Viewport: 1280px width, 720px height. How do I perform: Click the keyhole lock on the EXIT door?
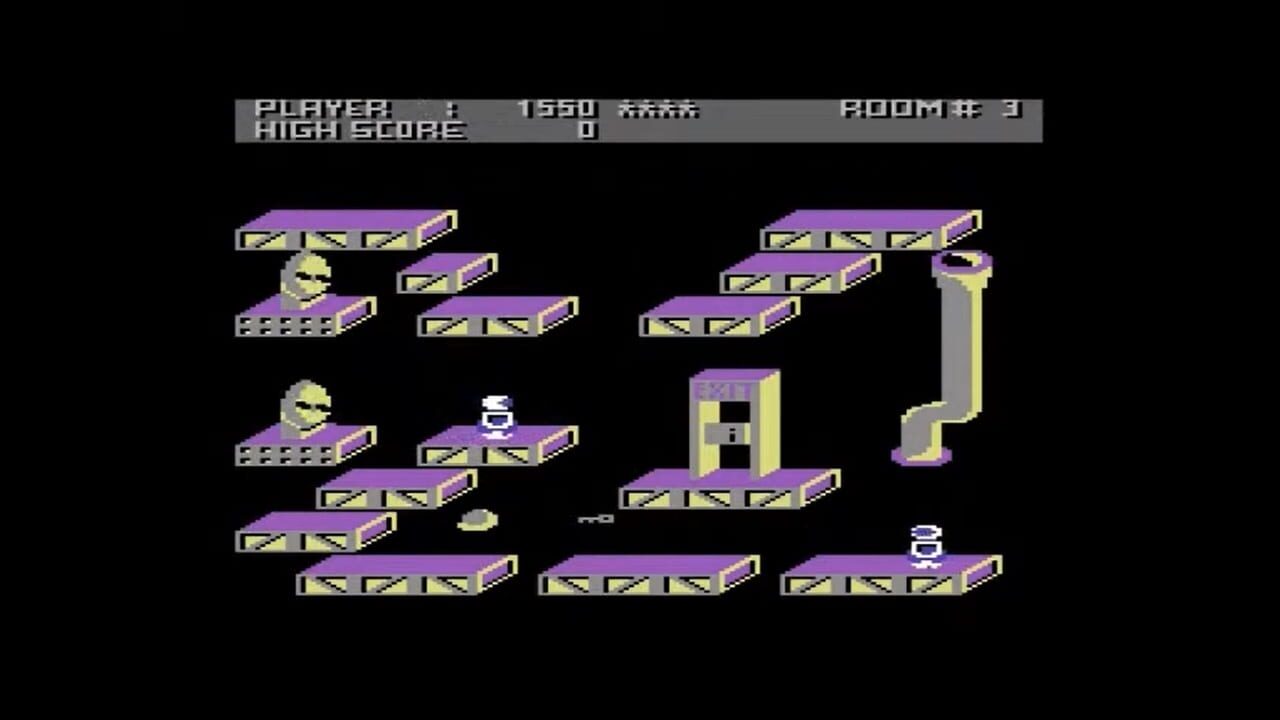pyautogui.click(x=731, y=432)
